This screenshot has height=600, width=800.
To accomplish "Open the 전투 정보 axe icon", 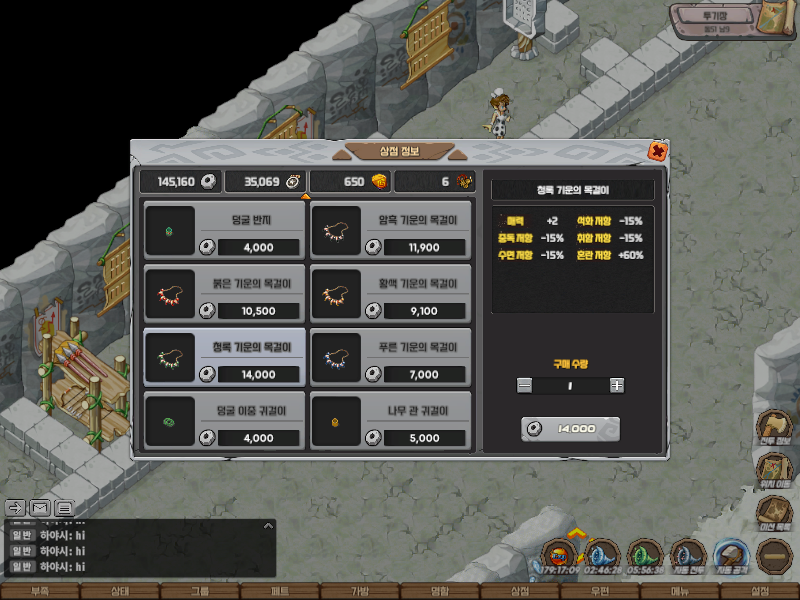I will tap(776, 425).
